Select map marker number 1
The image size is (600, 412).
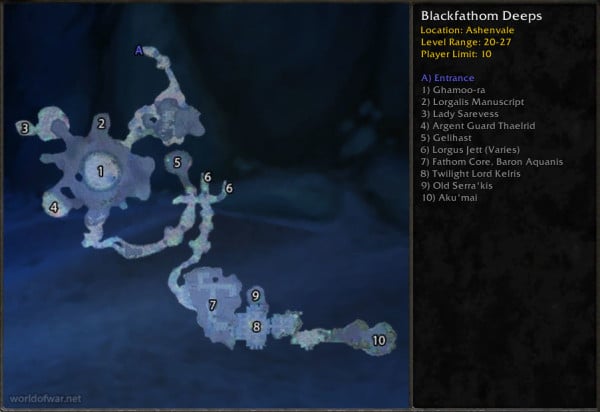pyautogui.click(x=100, y=172)
